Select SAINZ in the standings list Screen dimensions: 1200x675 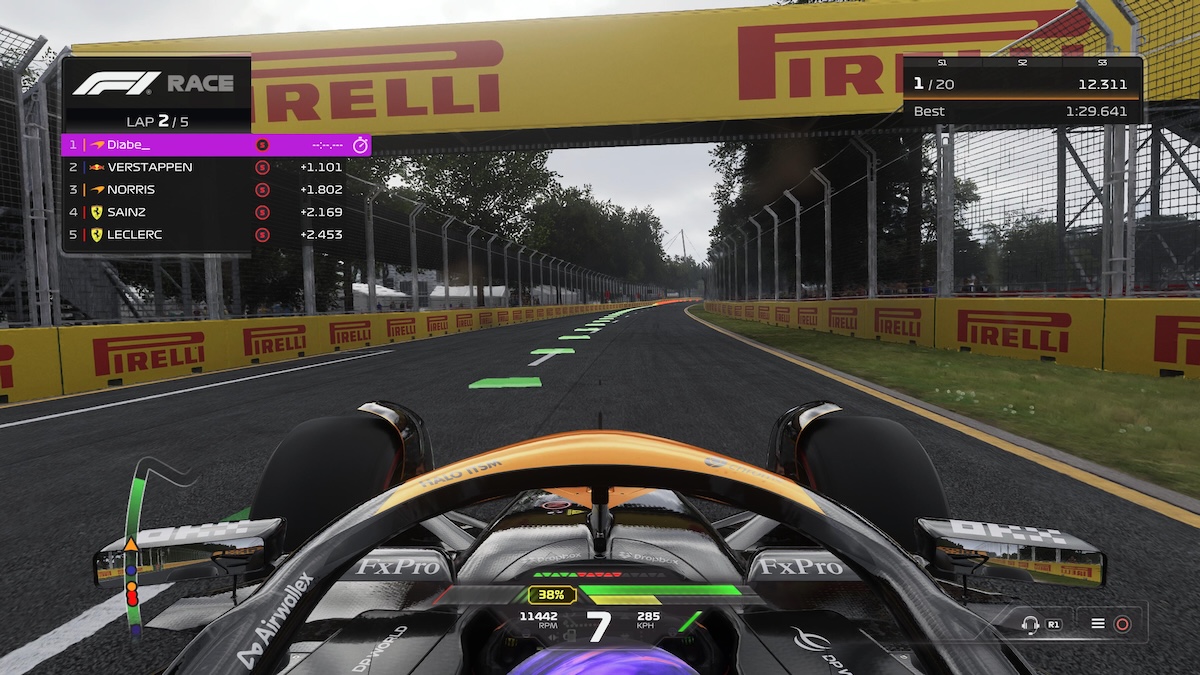(x=126, y=212)
